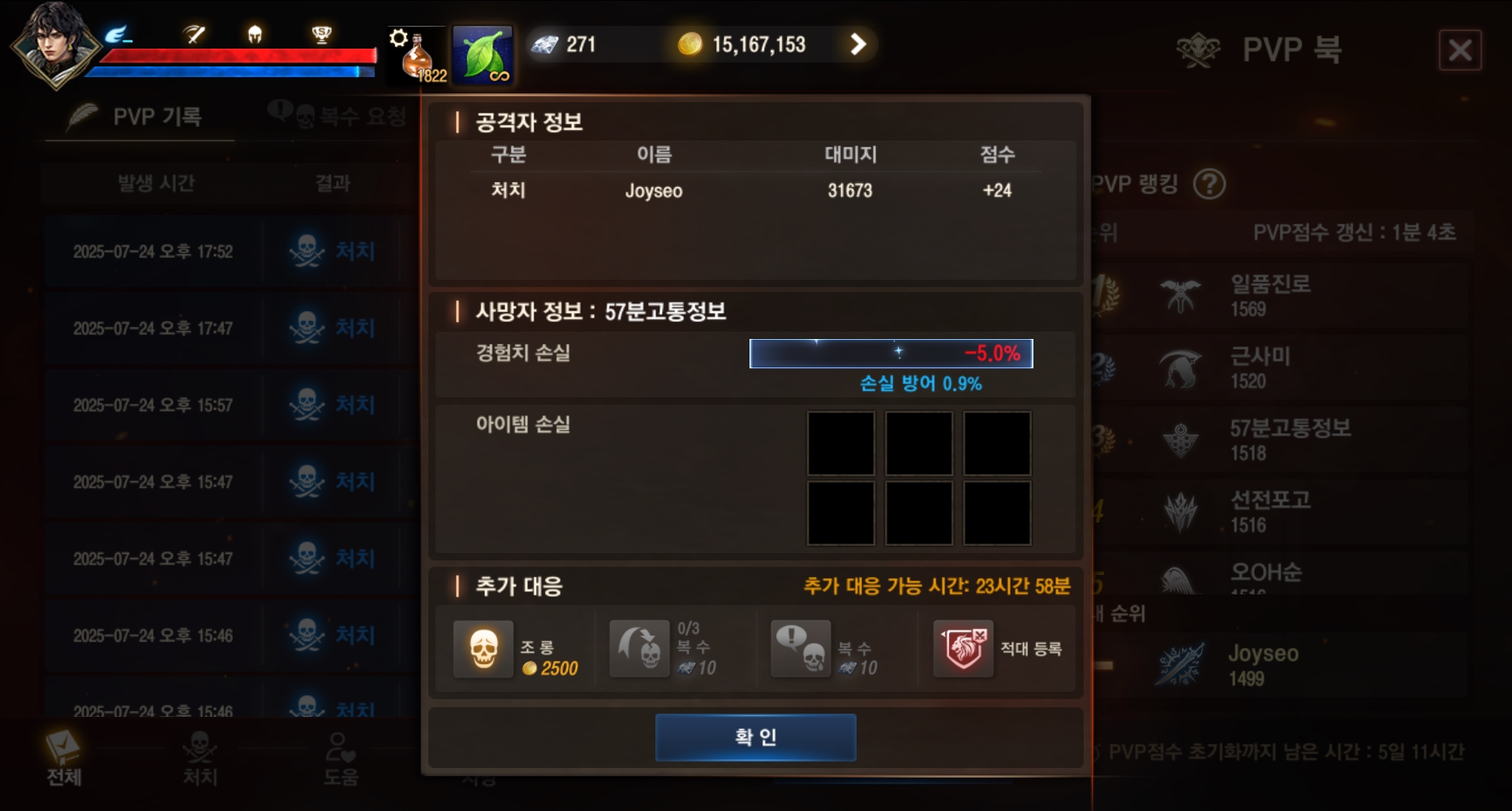Tap the 복수 revenge icon showing 0/3

point(640,649)
